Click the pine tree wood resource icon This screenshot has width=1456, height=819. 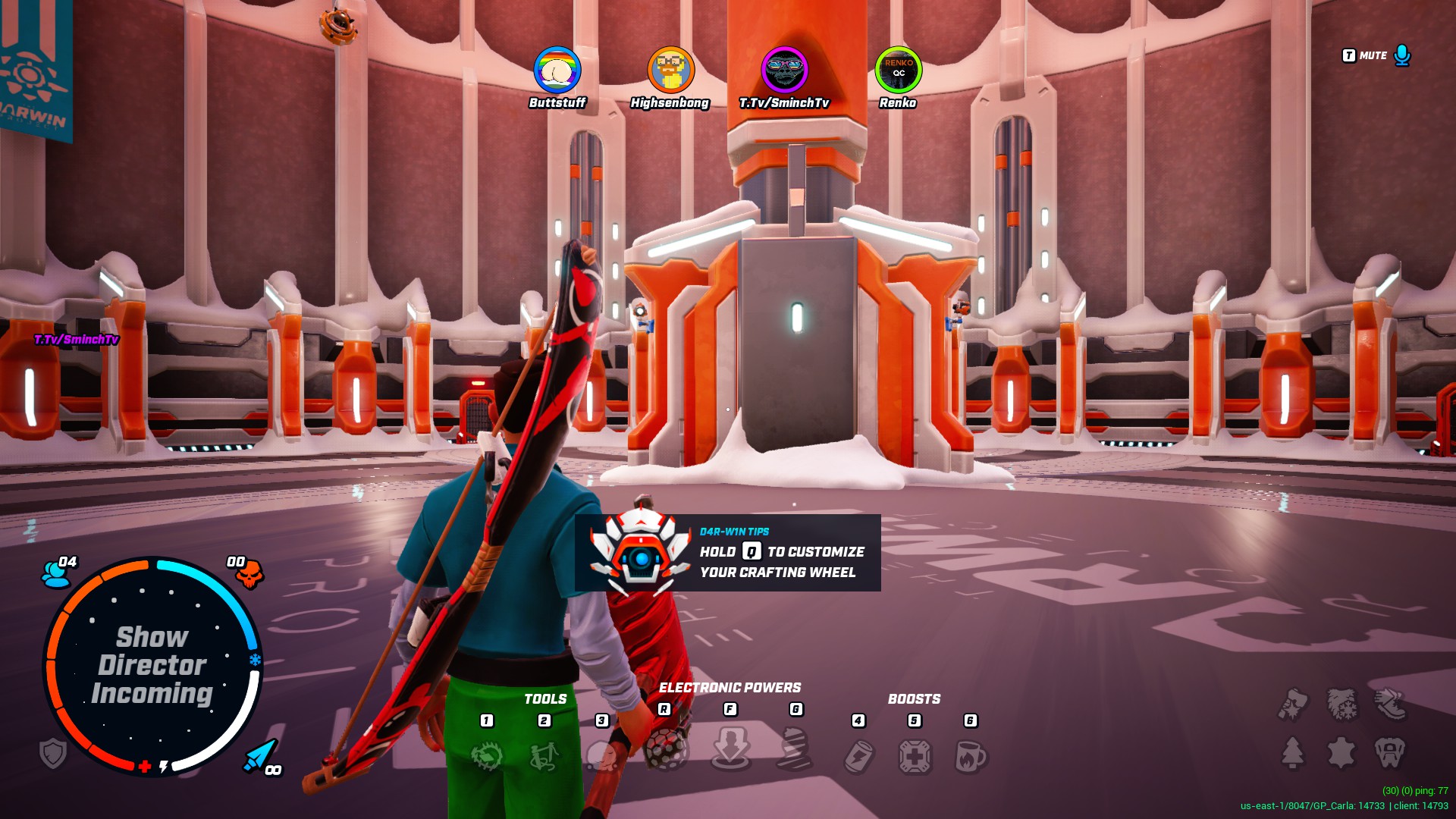(1293, 752)
